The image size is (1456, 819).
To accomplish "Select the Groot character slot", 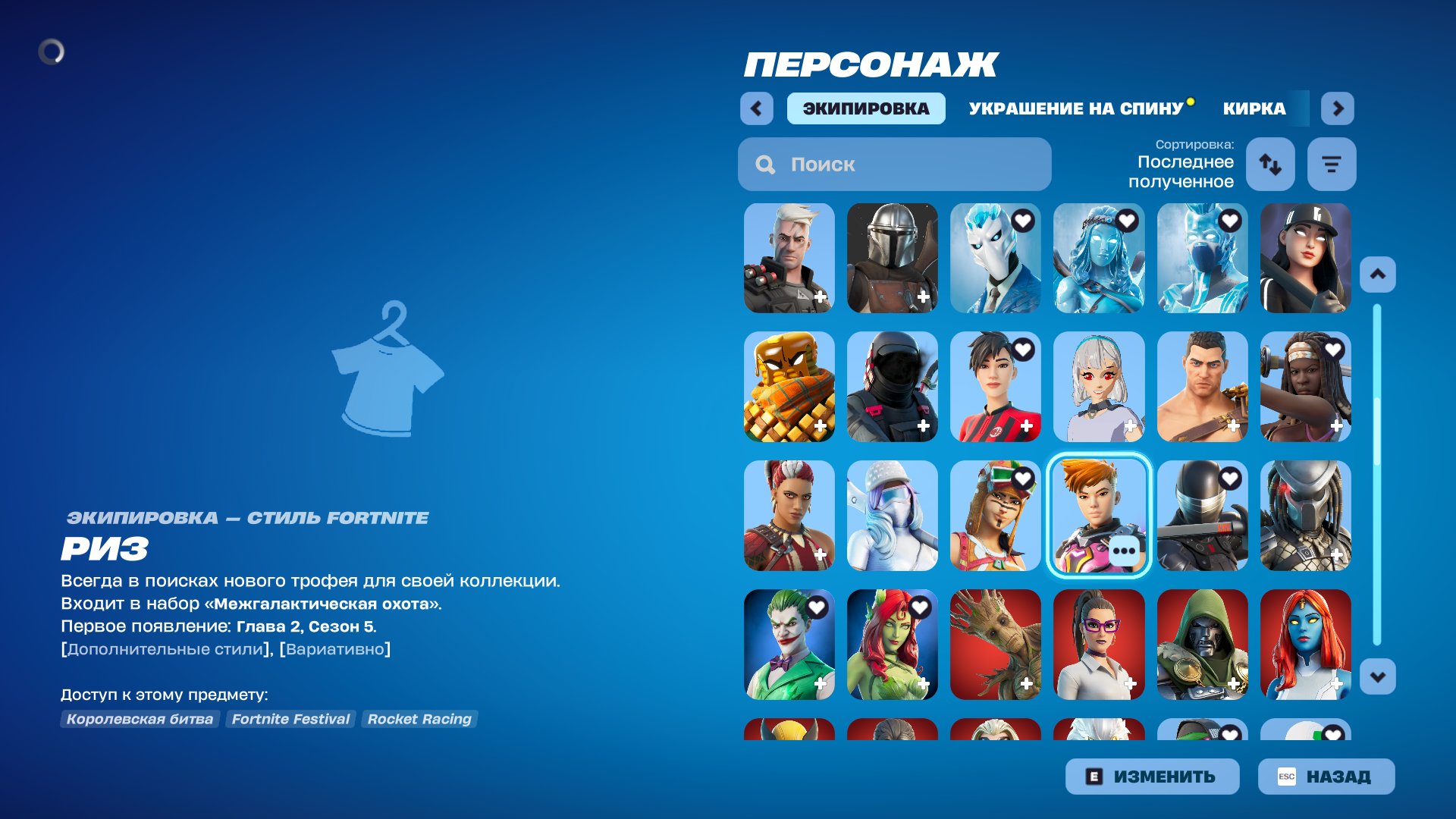I will [x=995, y=645].
